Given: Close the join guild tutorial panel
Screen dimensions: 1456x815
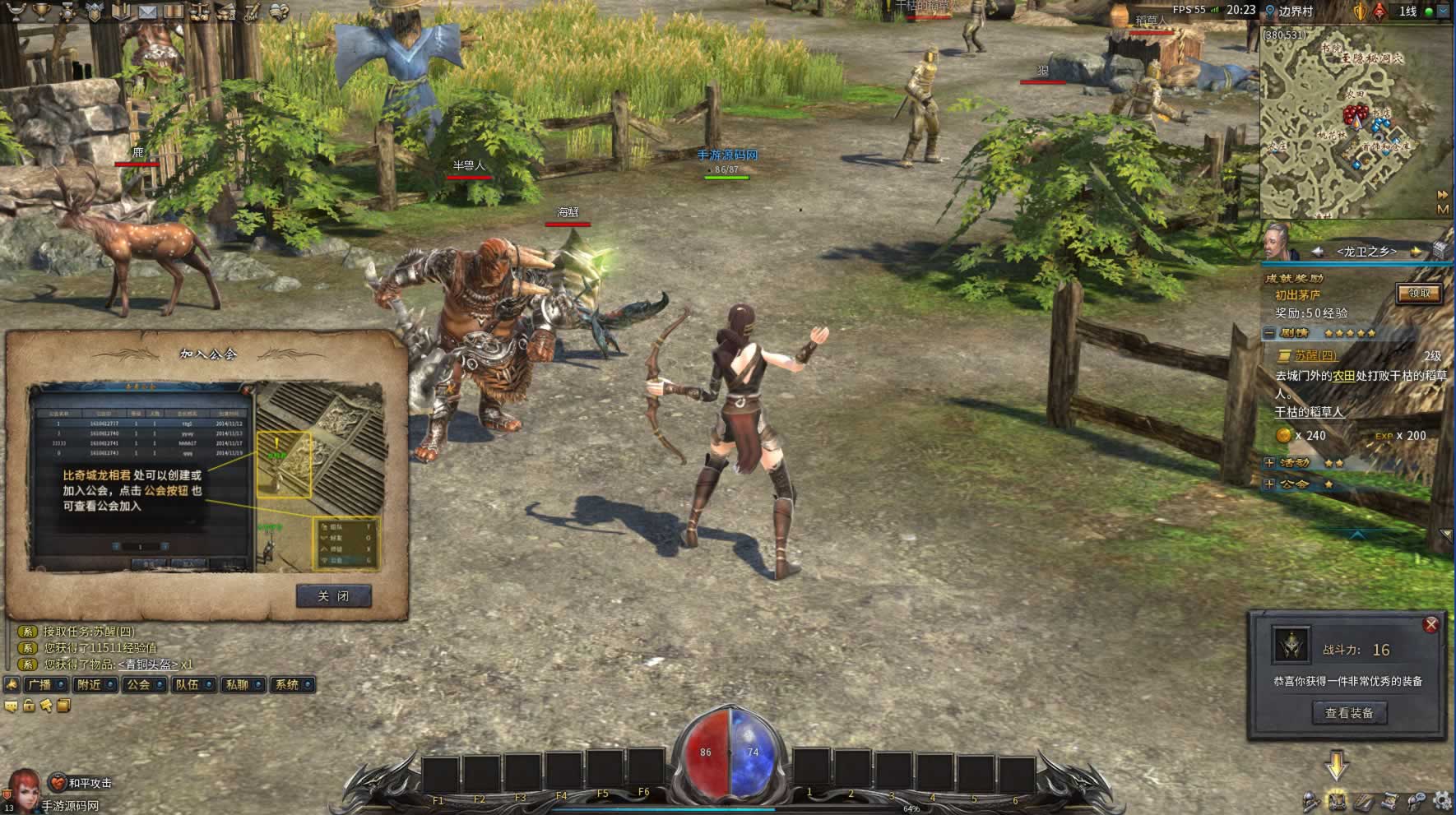Looking at the screenshot, I should click(333, 596).
